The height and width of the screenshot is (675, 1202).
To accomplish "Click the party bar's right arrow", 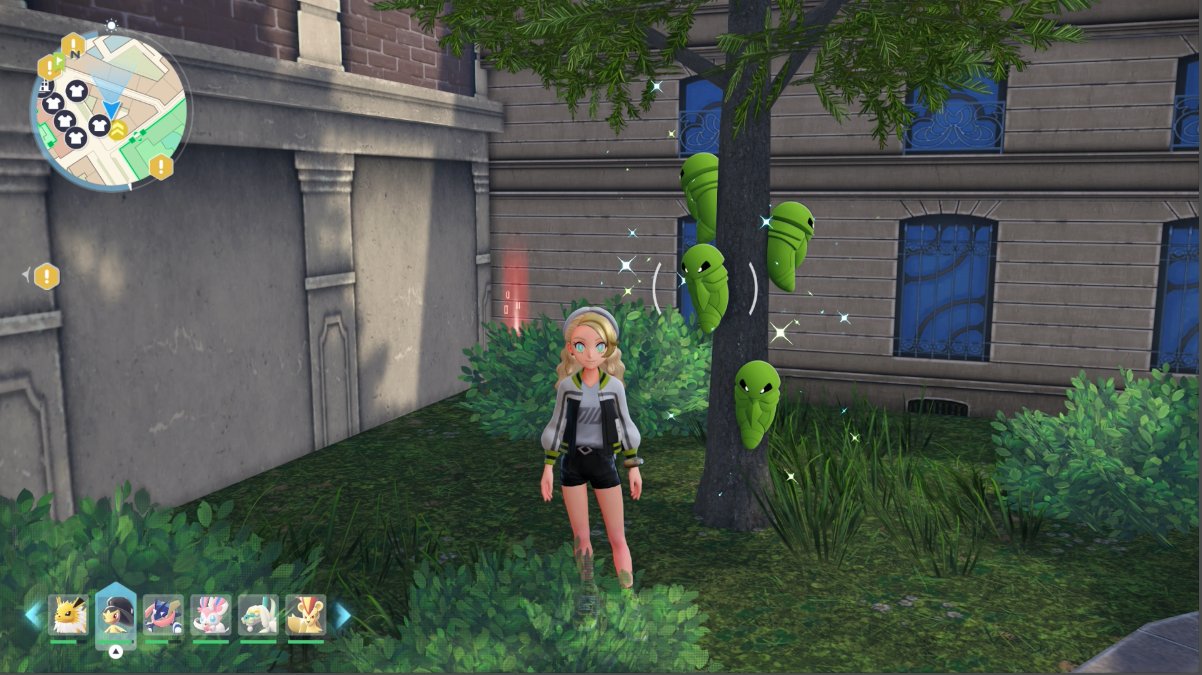I will click(343, 615).
